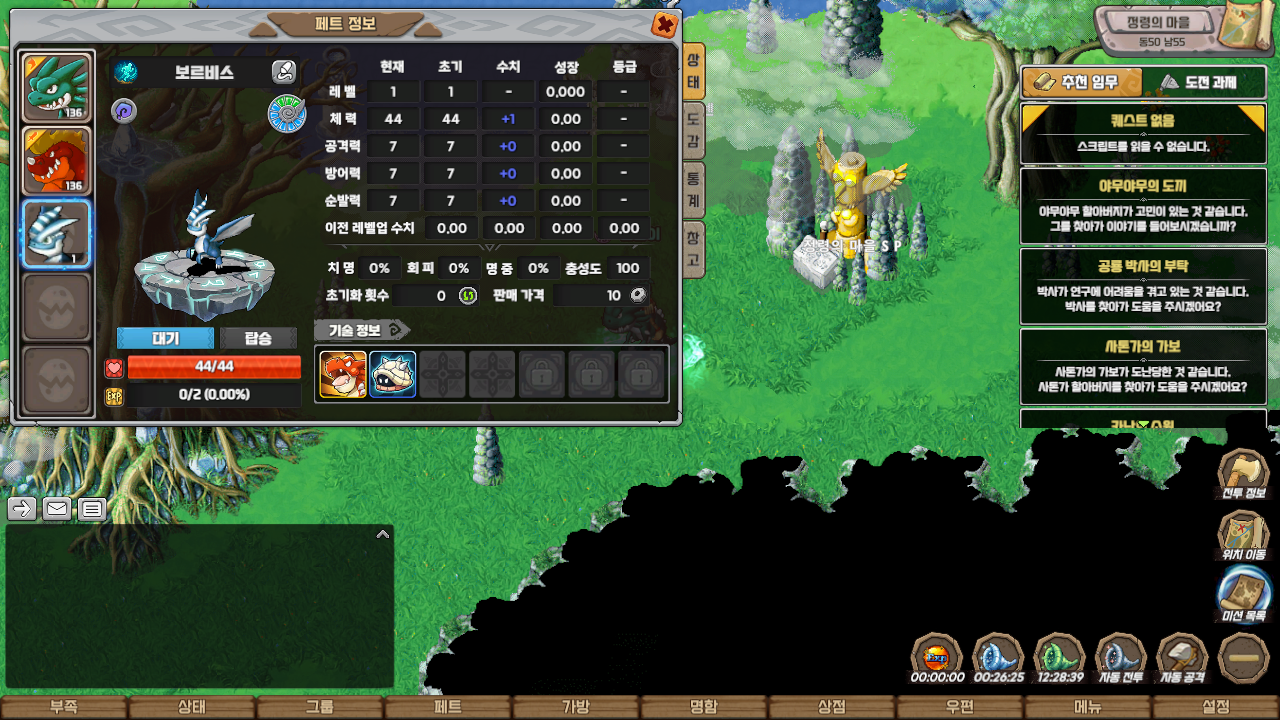Select the green dragon pet portrait
This screenshot has width=1280, height=720.
(x=57, y=88)
